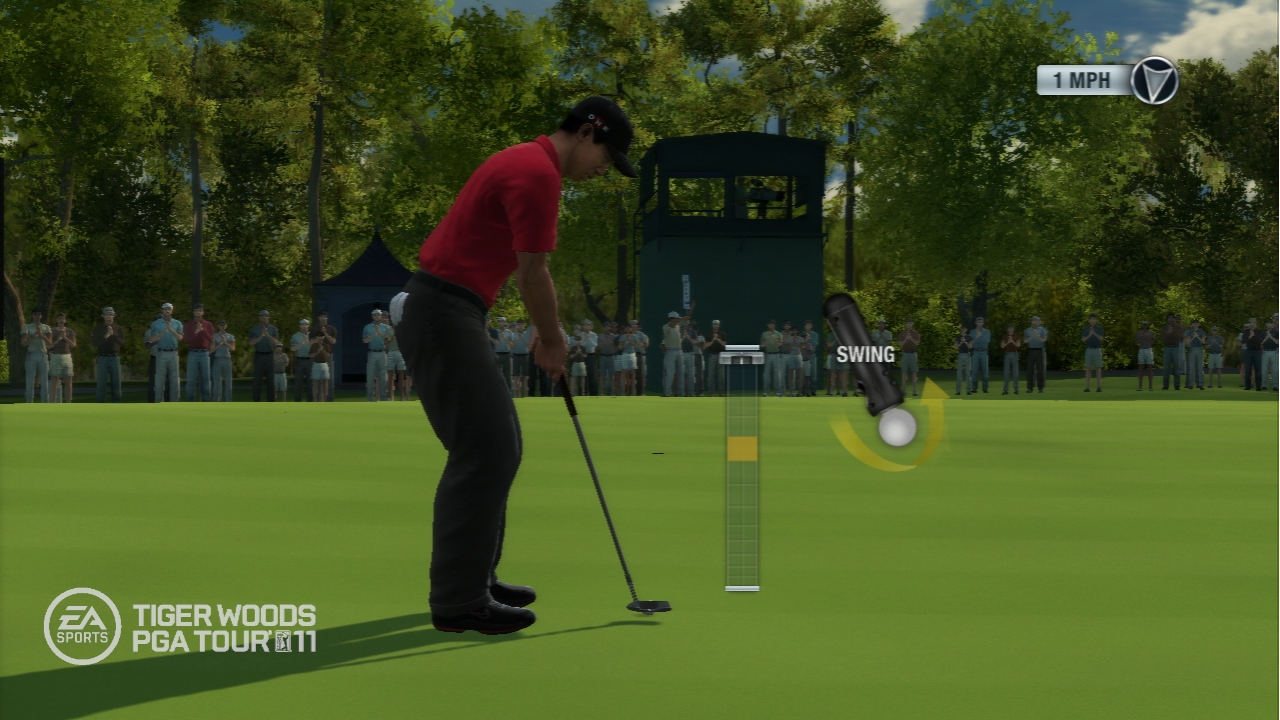The width and height of the screenshot is (1280, 720).
Task: Click the wind direction compass icon
Action: point(1154,81)
